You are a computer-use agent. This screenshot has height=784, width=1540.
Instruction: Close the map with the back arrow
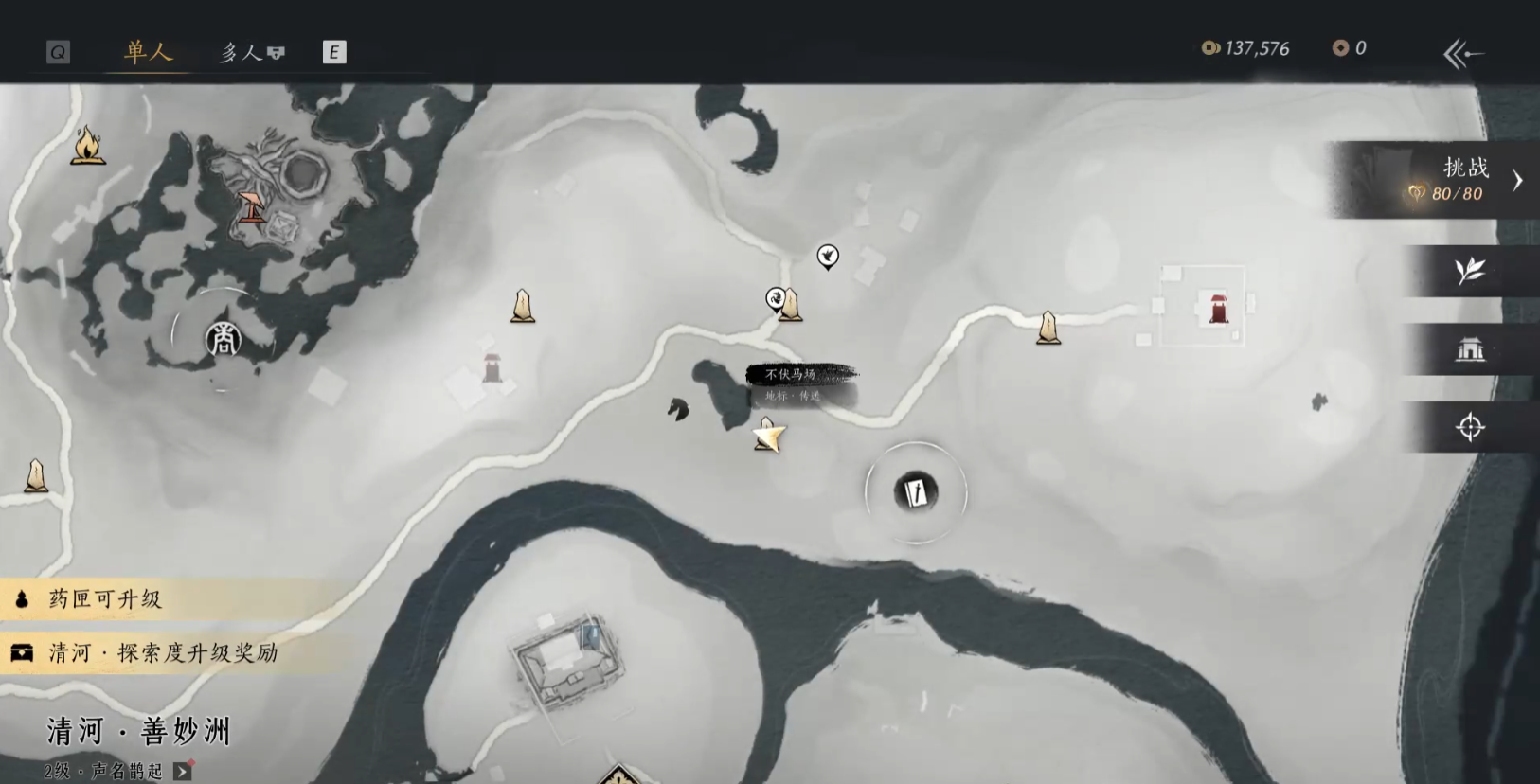click(1462, 53)
